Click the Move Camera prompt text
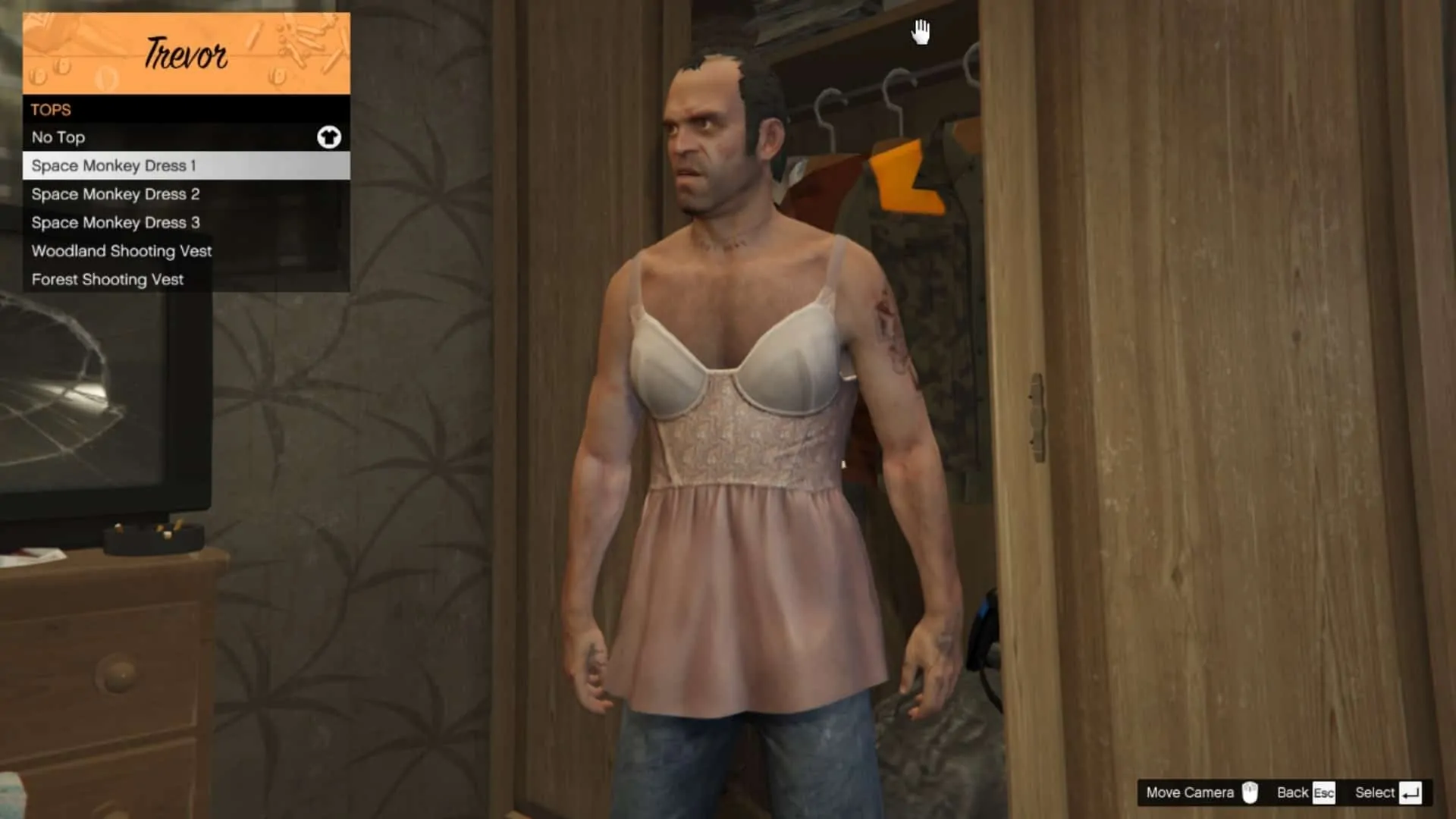1456x819 pixels. [1191, 792]
